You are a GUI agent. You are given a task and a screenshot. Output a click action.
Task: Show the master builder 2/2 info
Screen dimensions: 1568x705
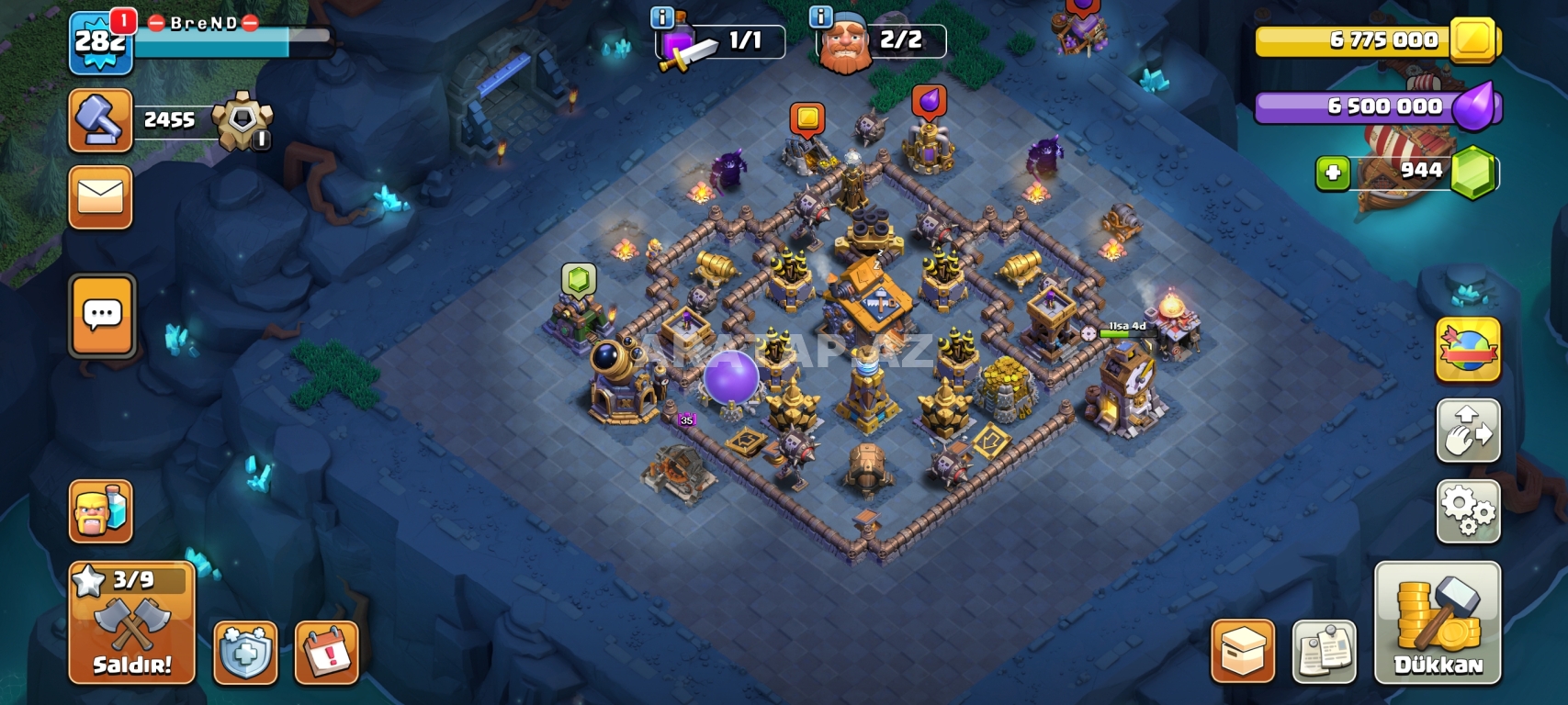(x=820, y=17)
